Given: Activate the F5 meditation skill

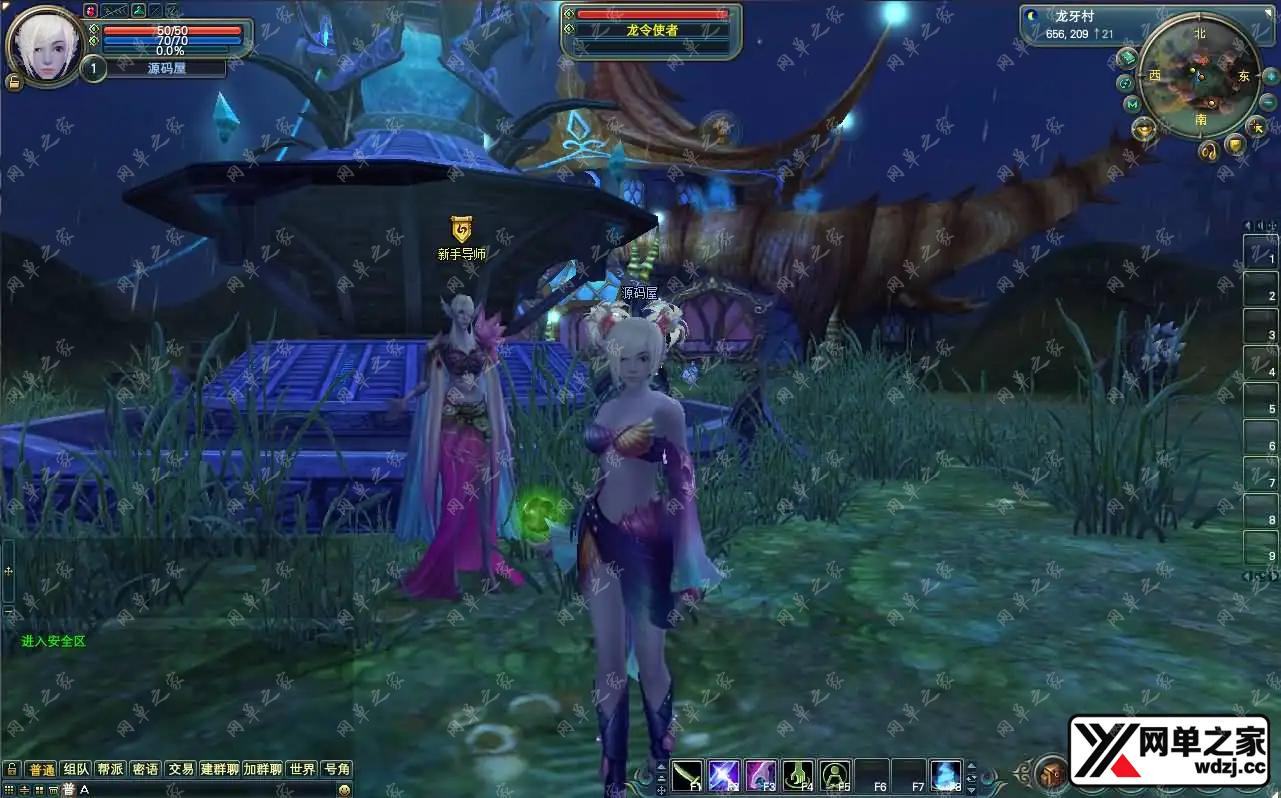Looking at the screenshot, I should 835,775.
